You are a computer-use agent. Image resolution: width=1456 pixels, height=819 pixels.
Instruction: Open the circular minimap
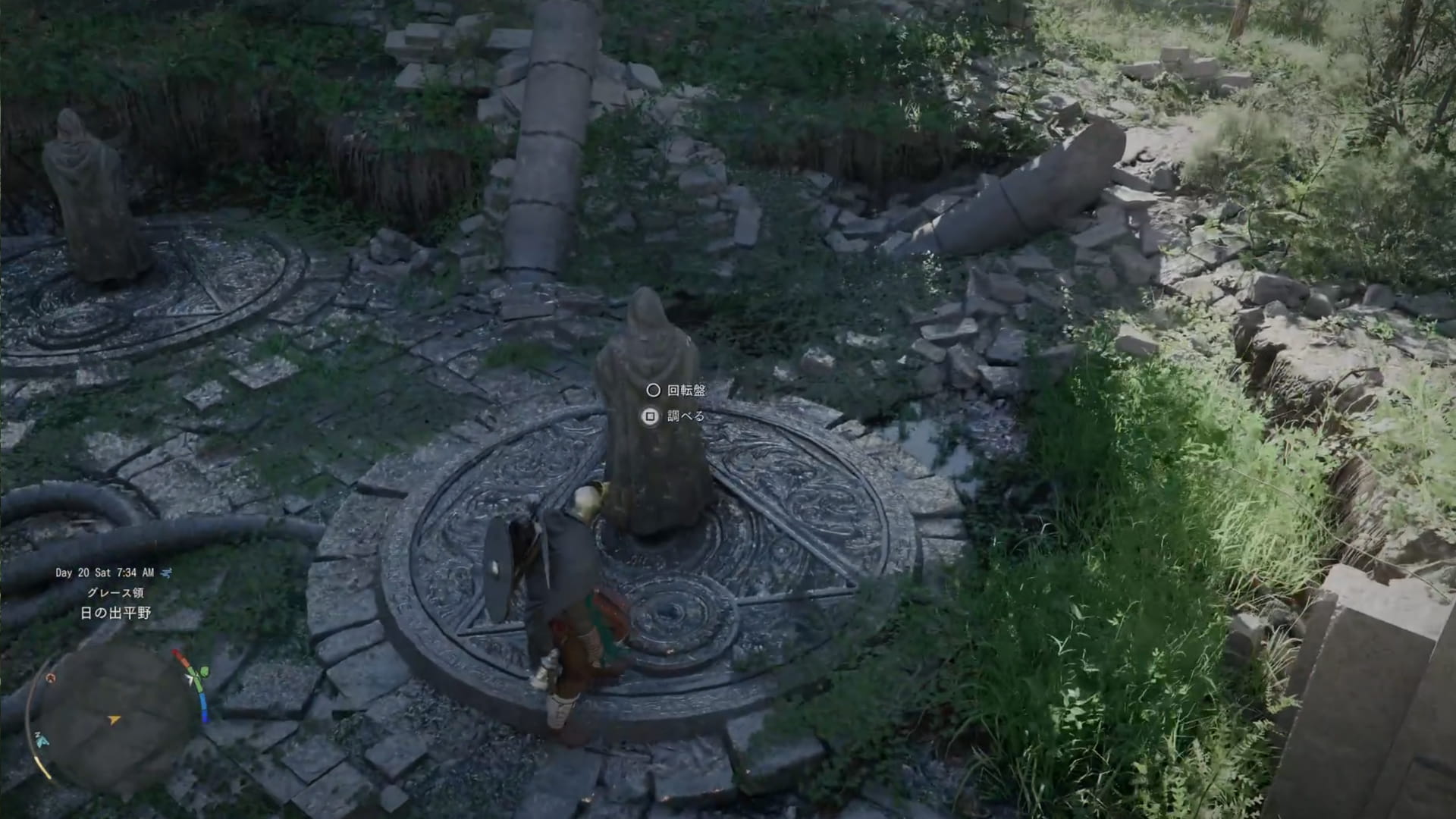coord(114,718)
